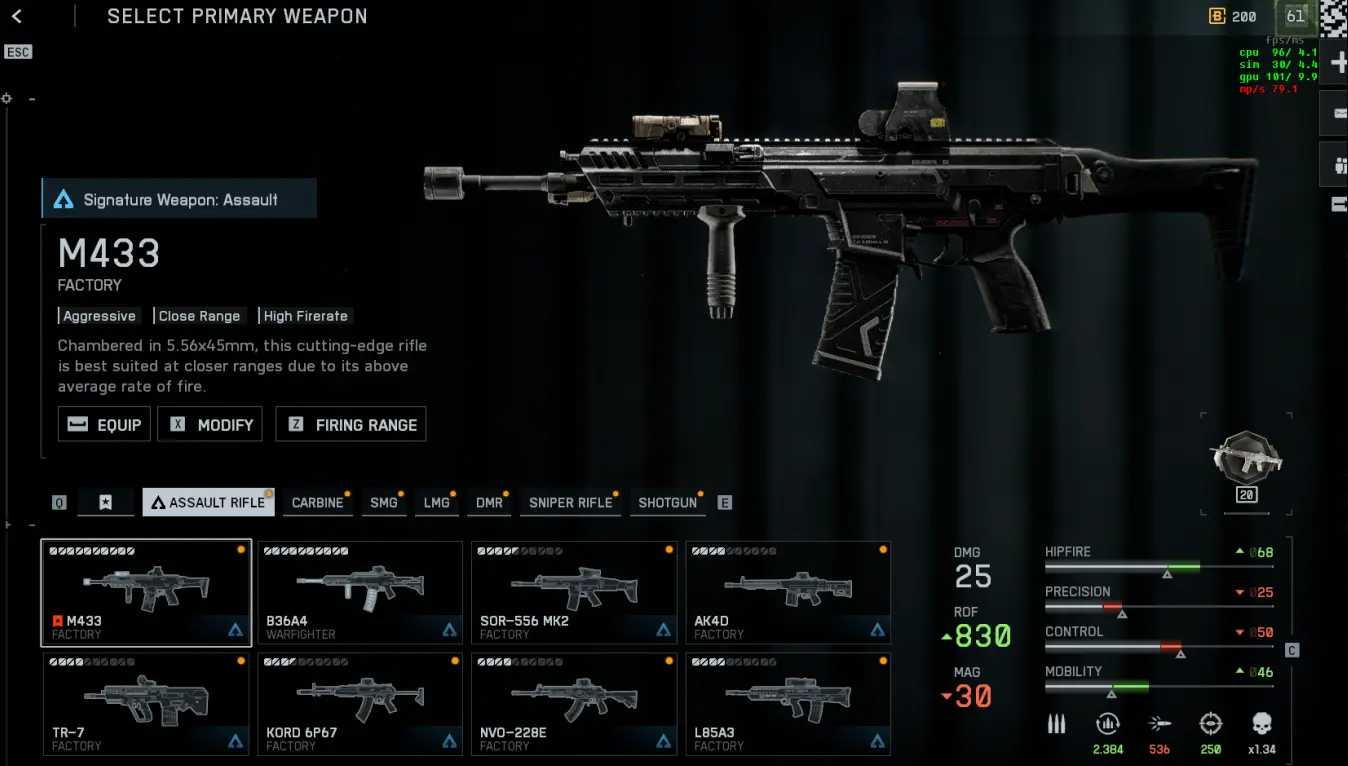Switch to the Carbine category
This screenshot has height=766, width=1348.
(x=317, y=502)
